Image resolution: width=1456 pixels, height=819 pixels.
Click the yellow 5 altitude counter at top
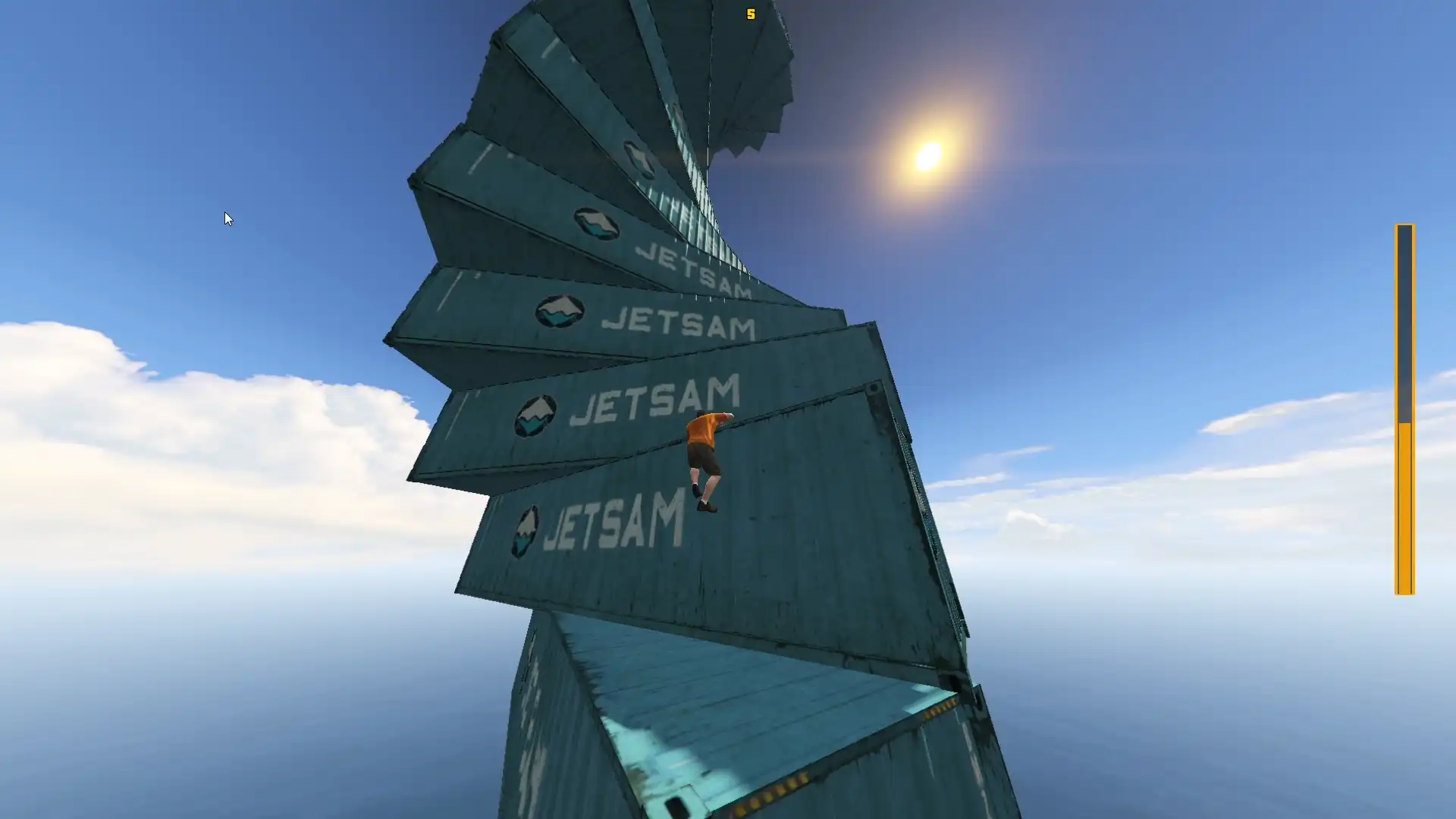[751, 14]
